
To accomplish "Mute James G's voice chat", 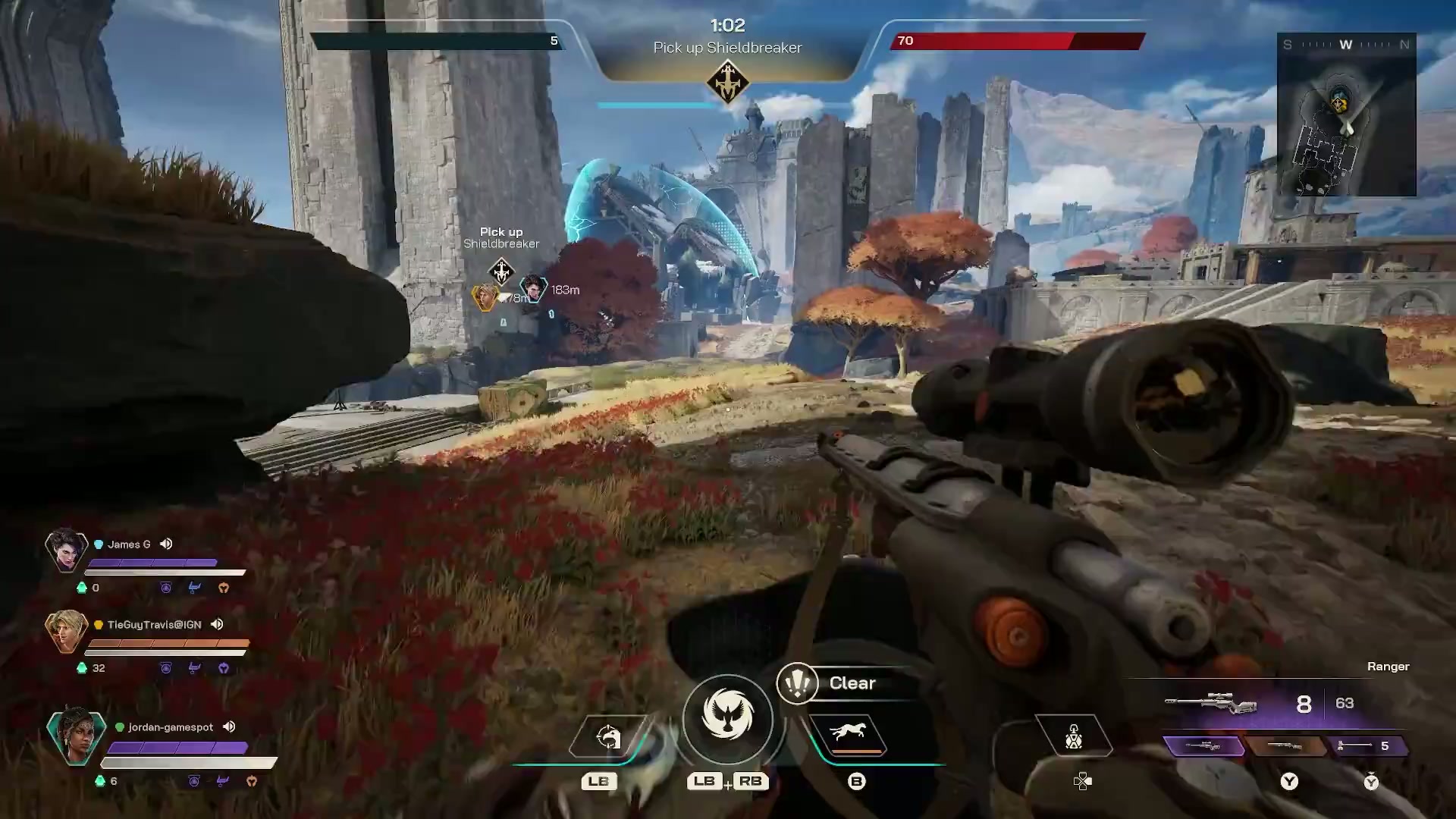I will pos(166,544).
